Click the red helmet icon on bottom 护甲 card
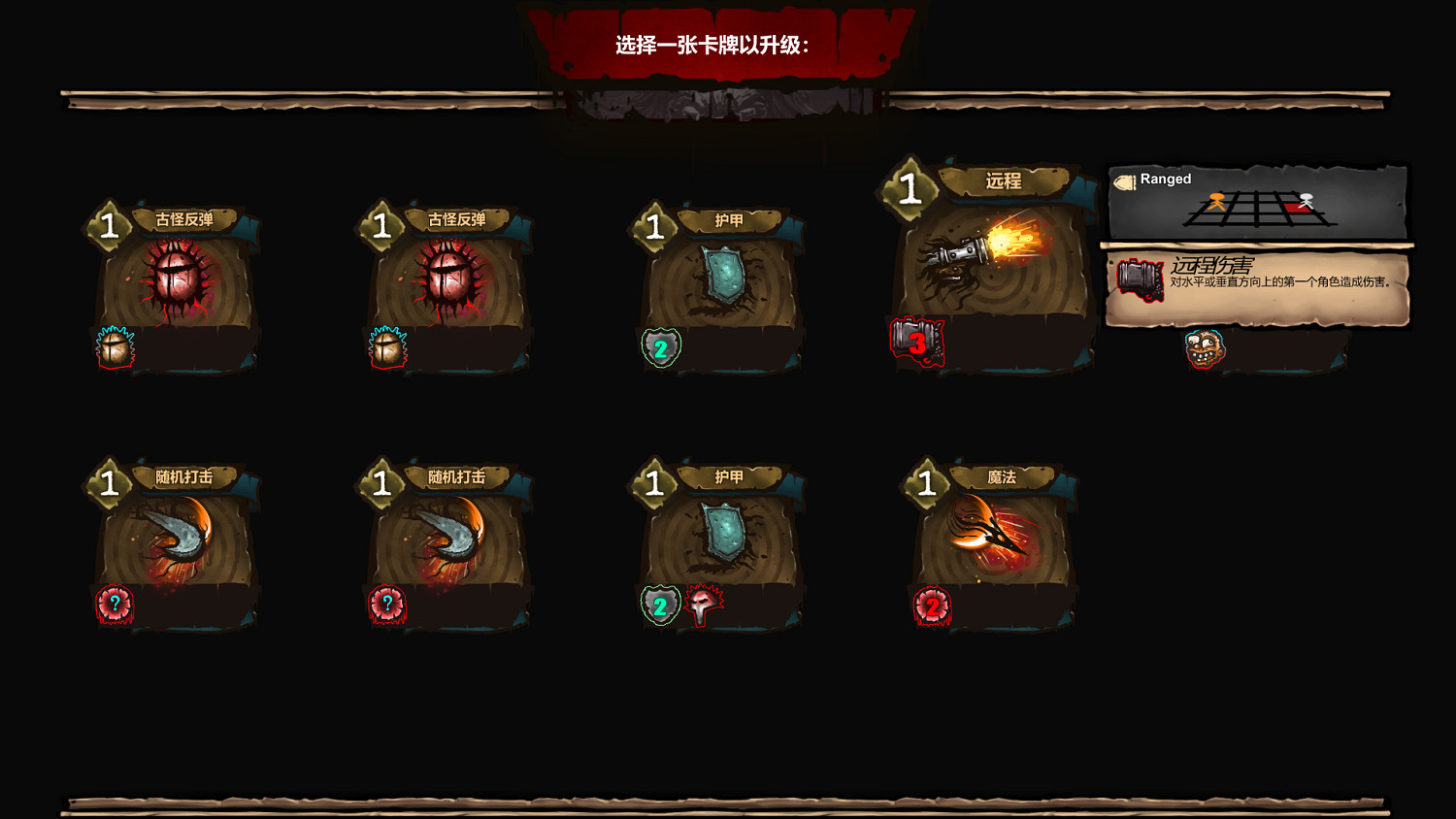 (701, 604)
